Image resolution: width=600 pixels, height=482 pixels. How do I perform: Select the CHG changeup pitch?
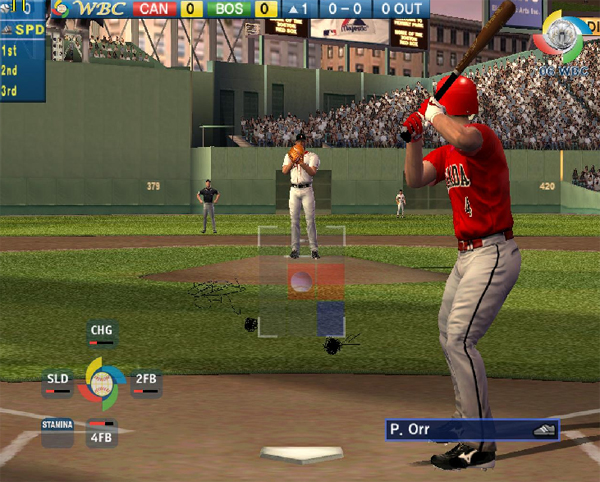[x=102, y=331]
